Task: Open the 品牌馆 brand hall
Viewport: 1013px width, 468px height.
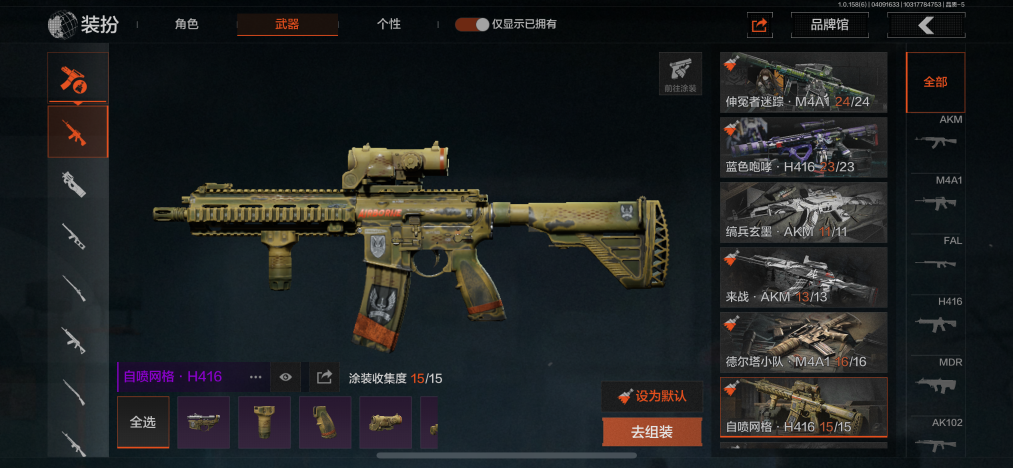Action: click(829, 25)
